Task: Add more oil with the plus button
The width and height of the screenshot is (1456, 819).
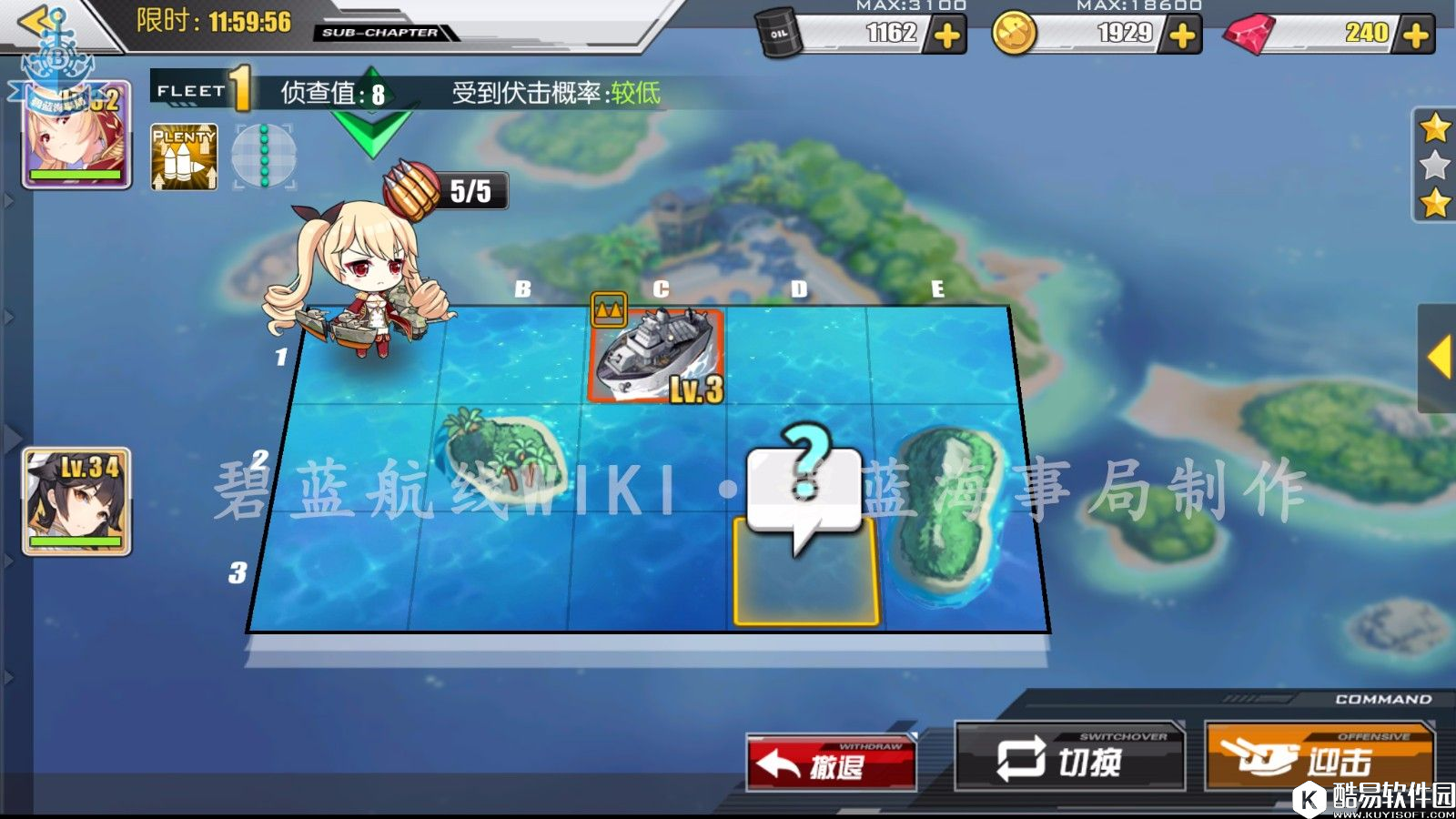Action: tap(947, 35)
